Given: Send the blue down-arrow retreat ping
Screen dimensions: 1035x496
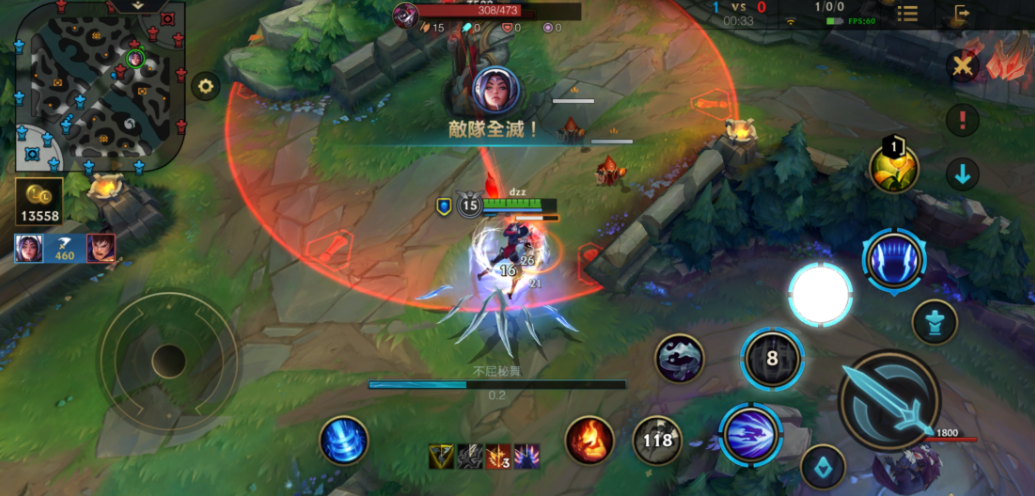Looking at the screenshot, I should tap(963, 175).
